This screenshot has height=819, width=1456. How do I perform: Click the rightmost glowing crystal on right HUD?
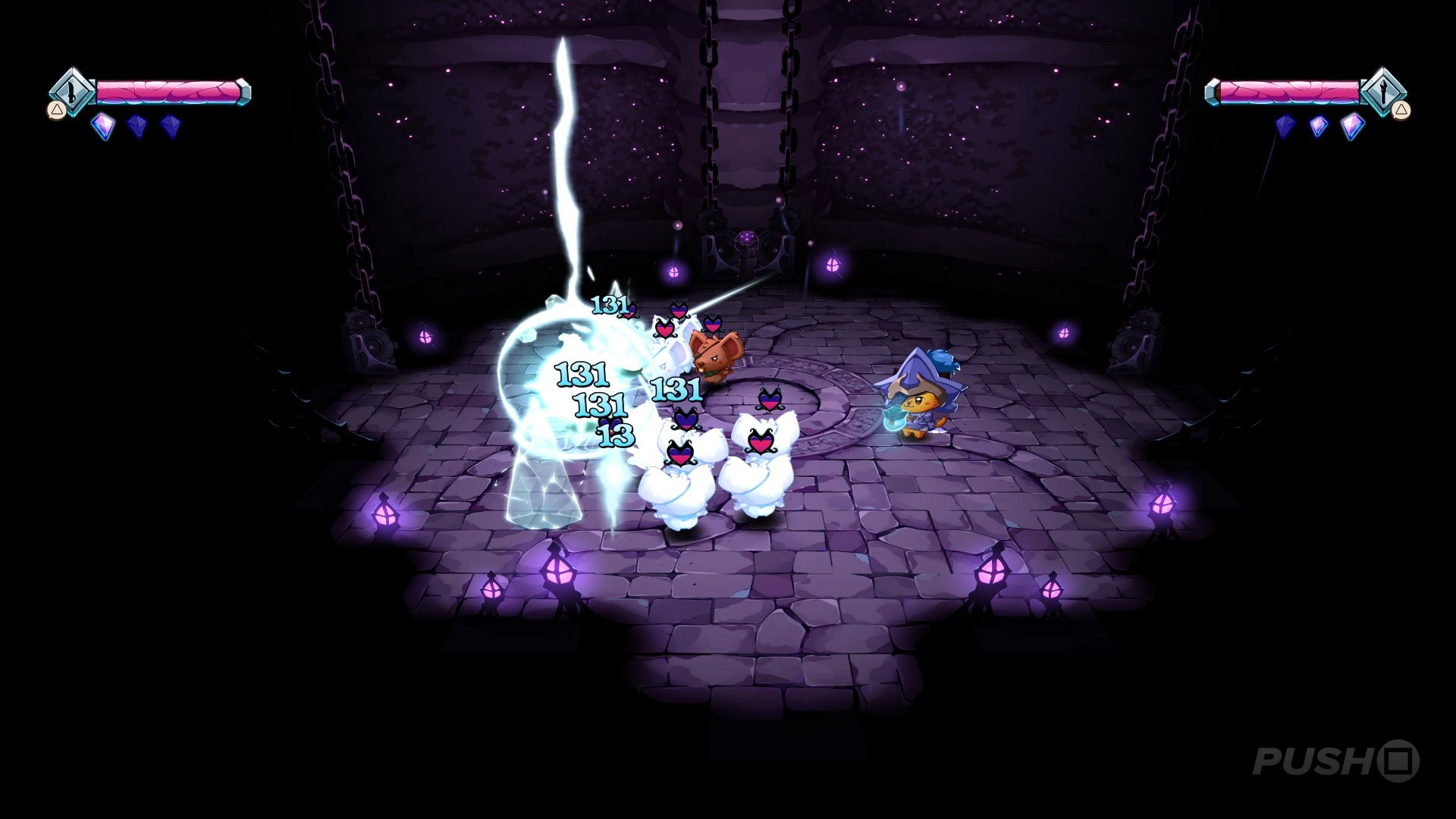[x=1353, y=127]
